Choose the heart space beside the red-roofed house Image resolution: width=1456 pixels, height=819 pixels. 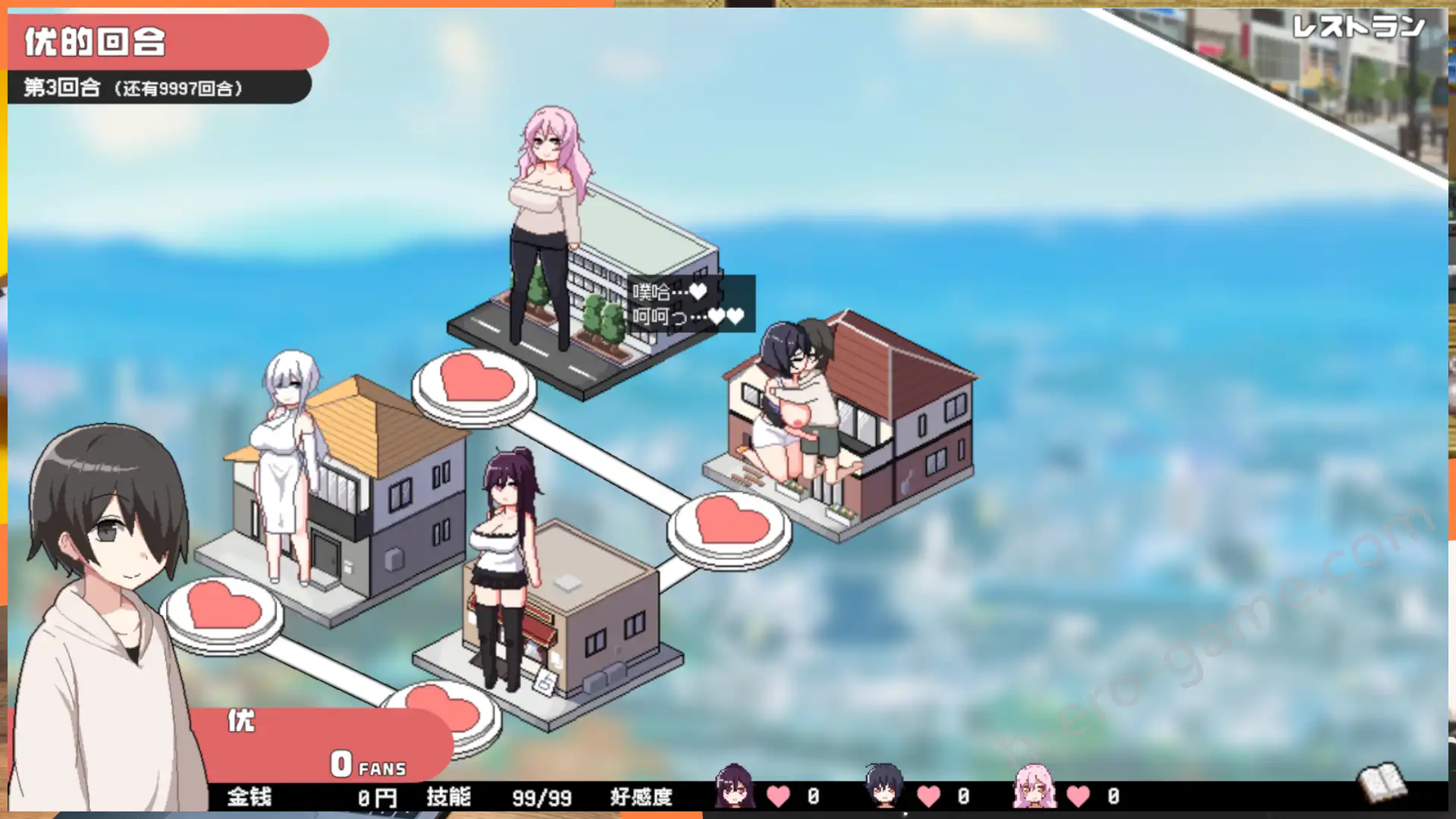tap(730, 523)
